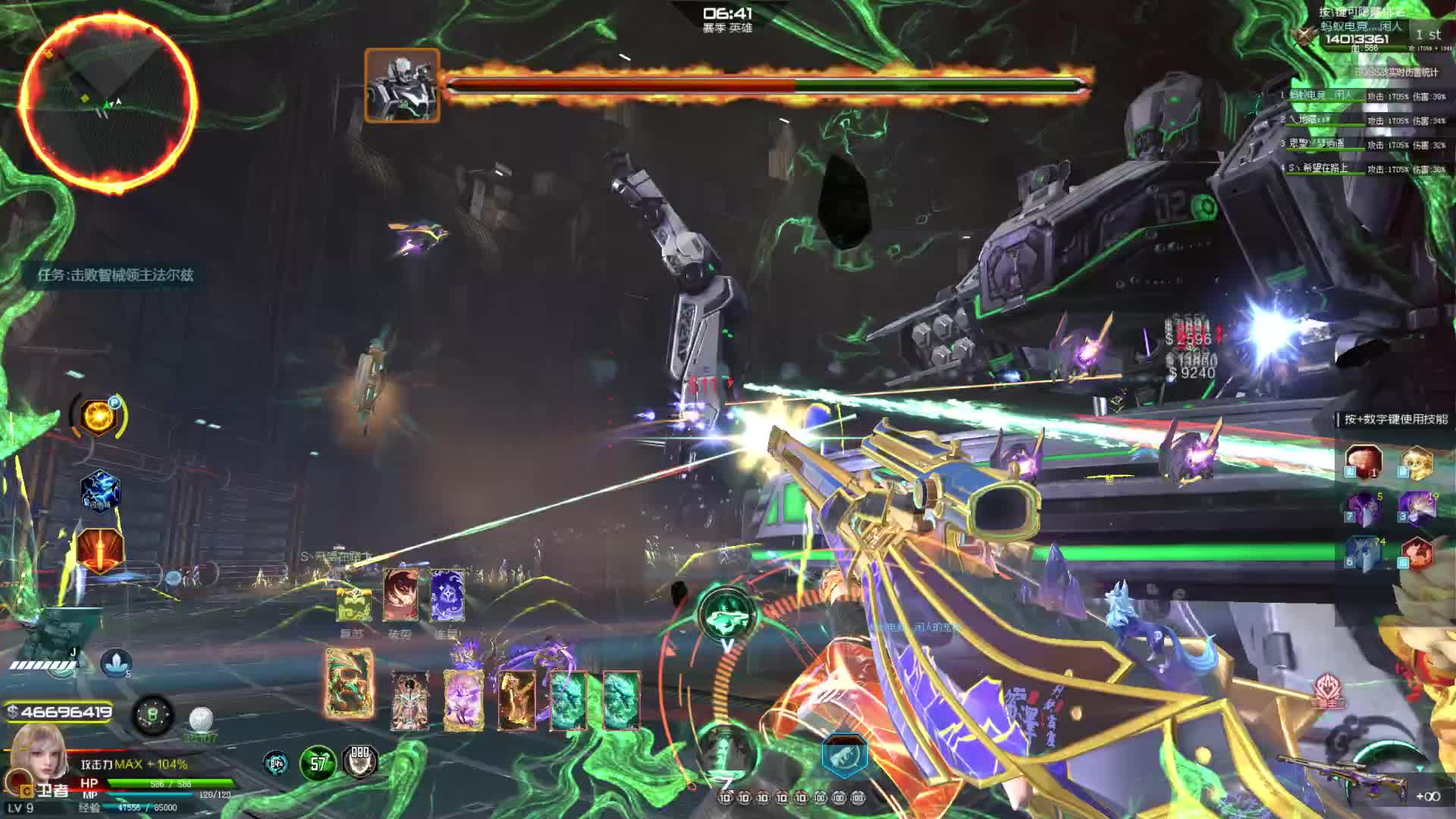Select the top-ranked player row in damage list
This screenshot has width=1456, height=819.
1363,96
